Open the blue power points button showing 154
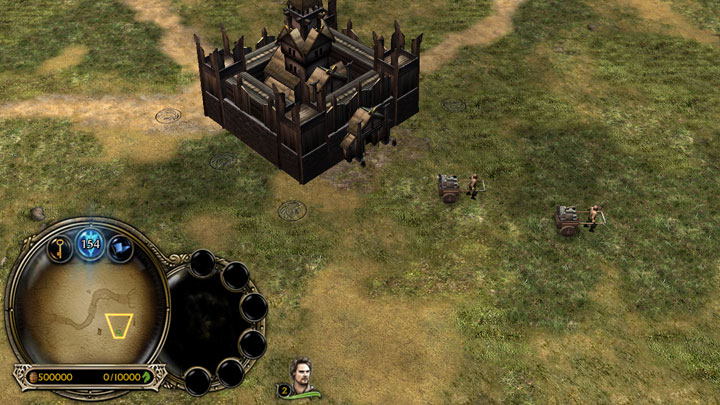 91,243
